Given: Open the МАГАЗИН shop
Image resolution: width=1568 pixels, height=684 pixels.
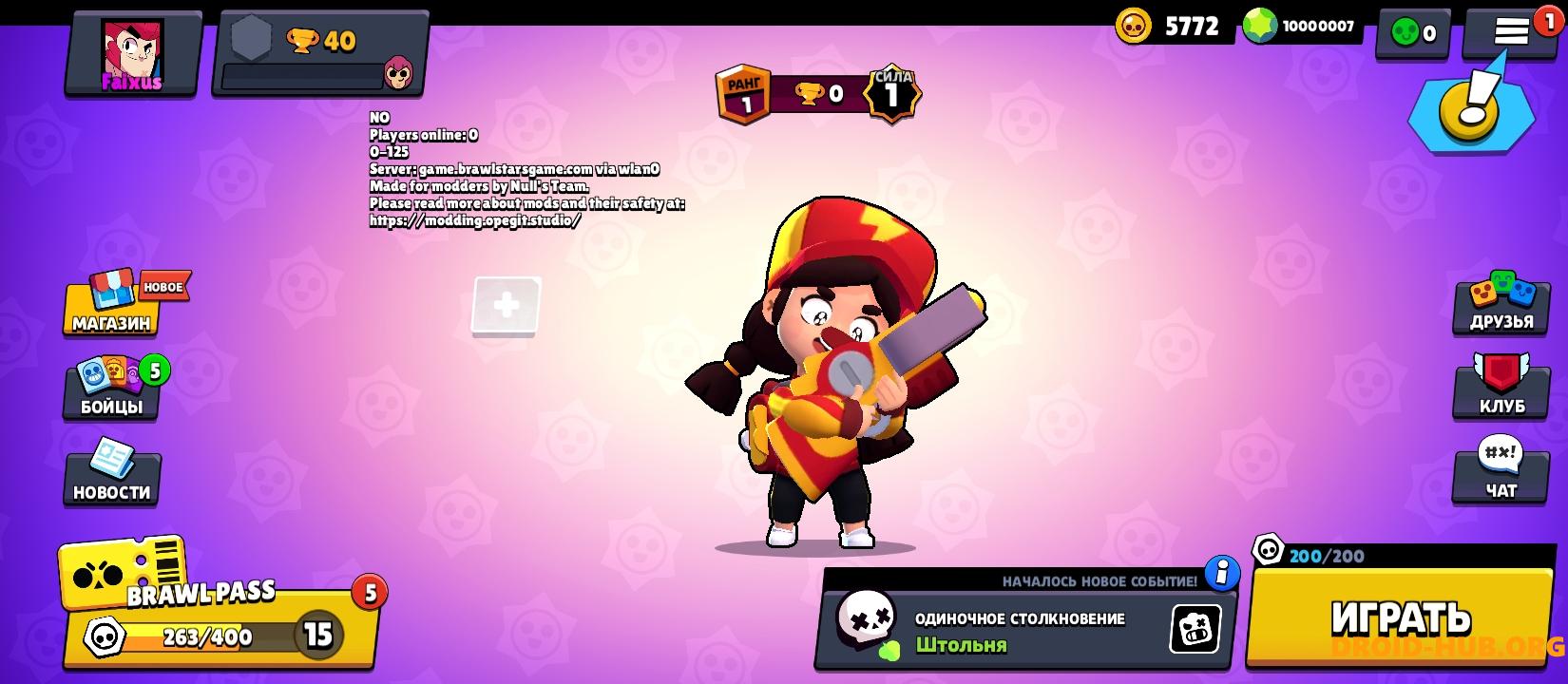Looking at the screenshot, I should click(x=110, y=309).
